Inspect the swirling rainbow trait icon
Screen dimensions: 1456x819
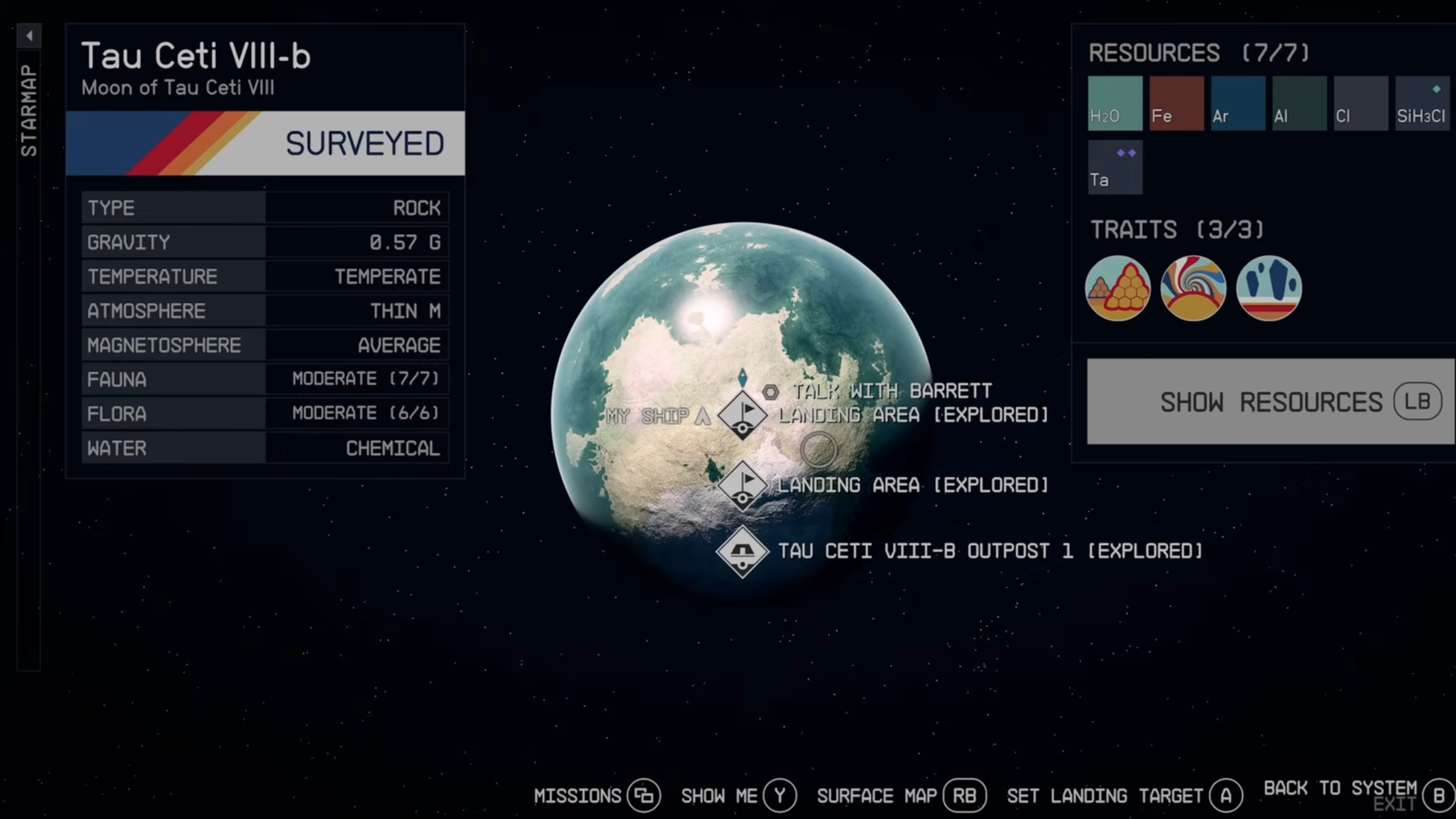click(1193, 288)
